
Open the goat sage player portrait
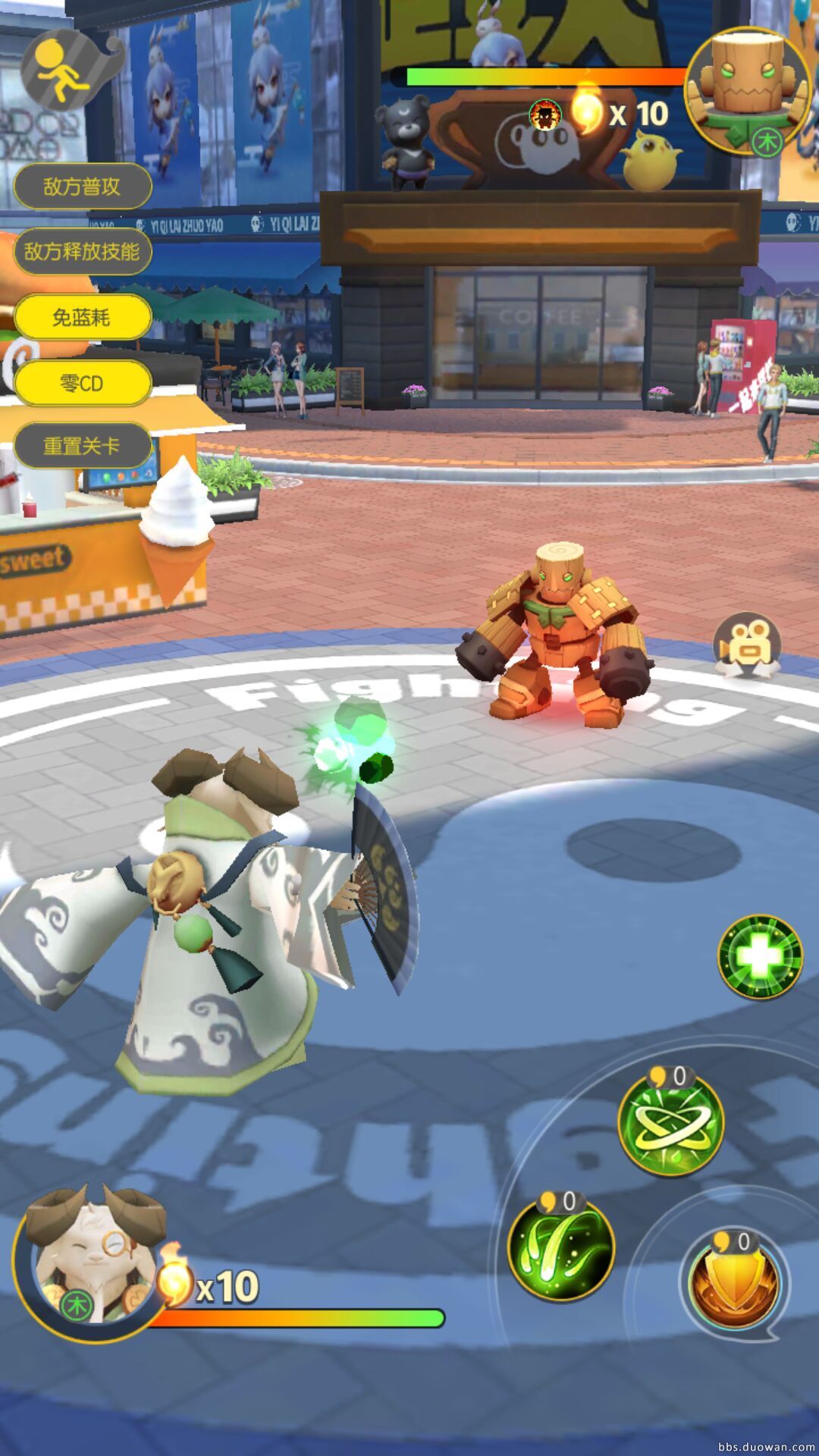(91, 1263)
